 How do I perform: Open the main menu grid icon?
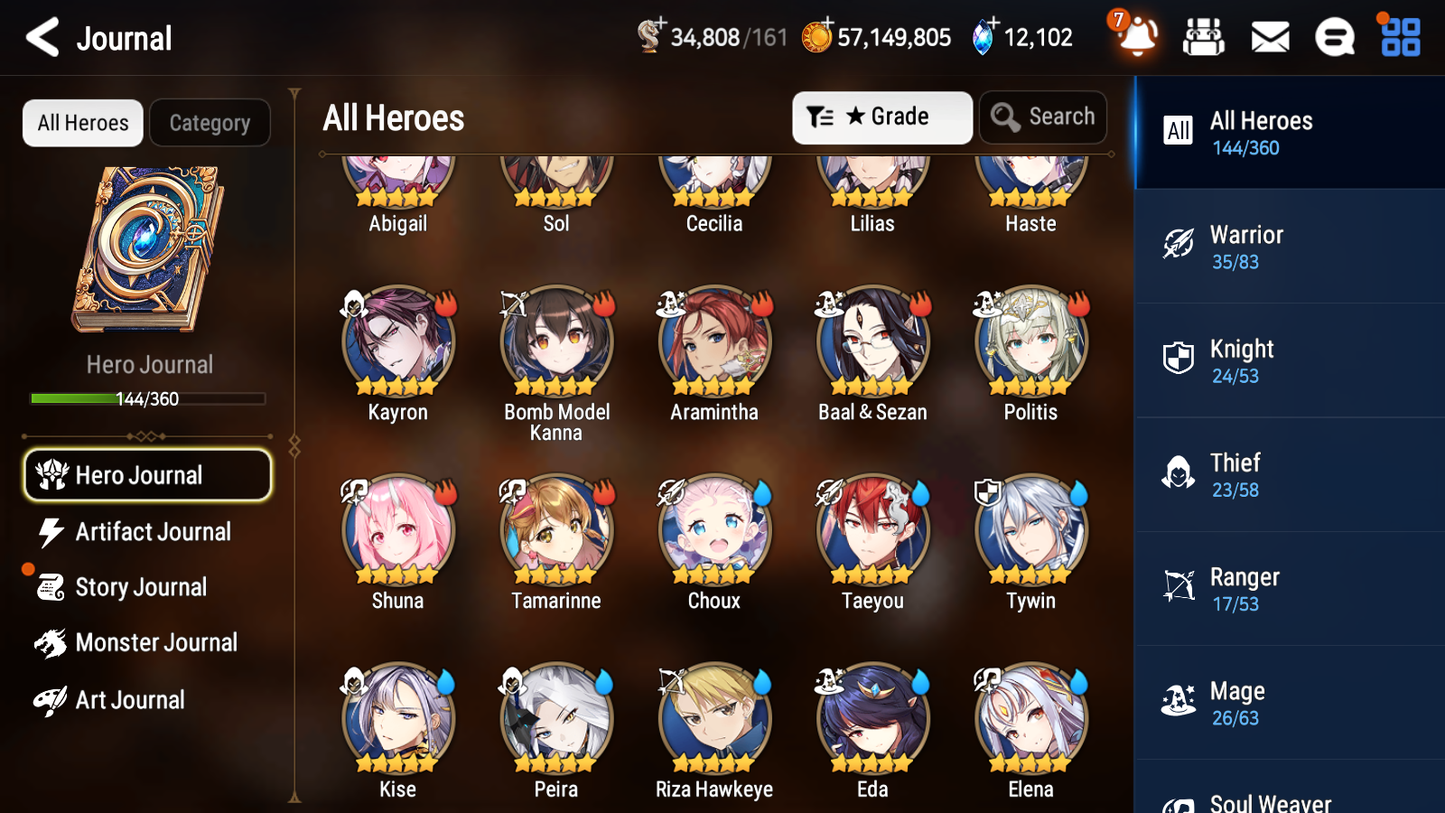pos(1399,36)
